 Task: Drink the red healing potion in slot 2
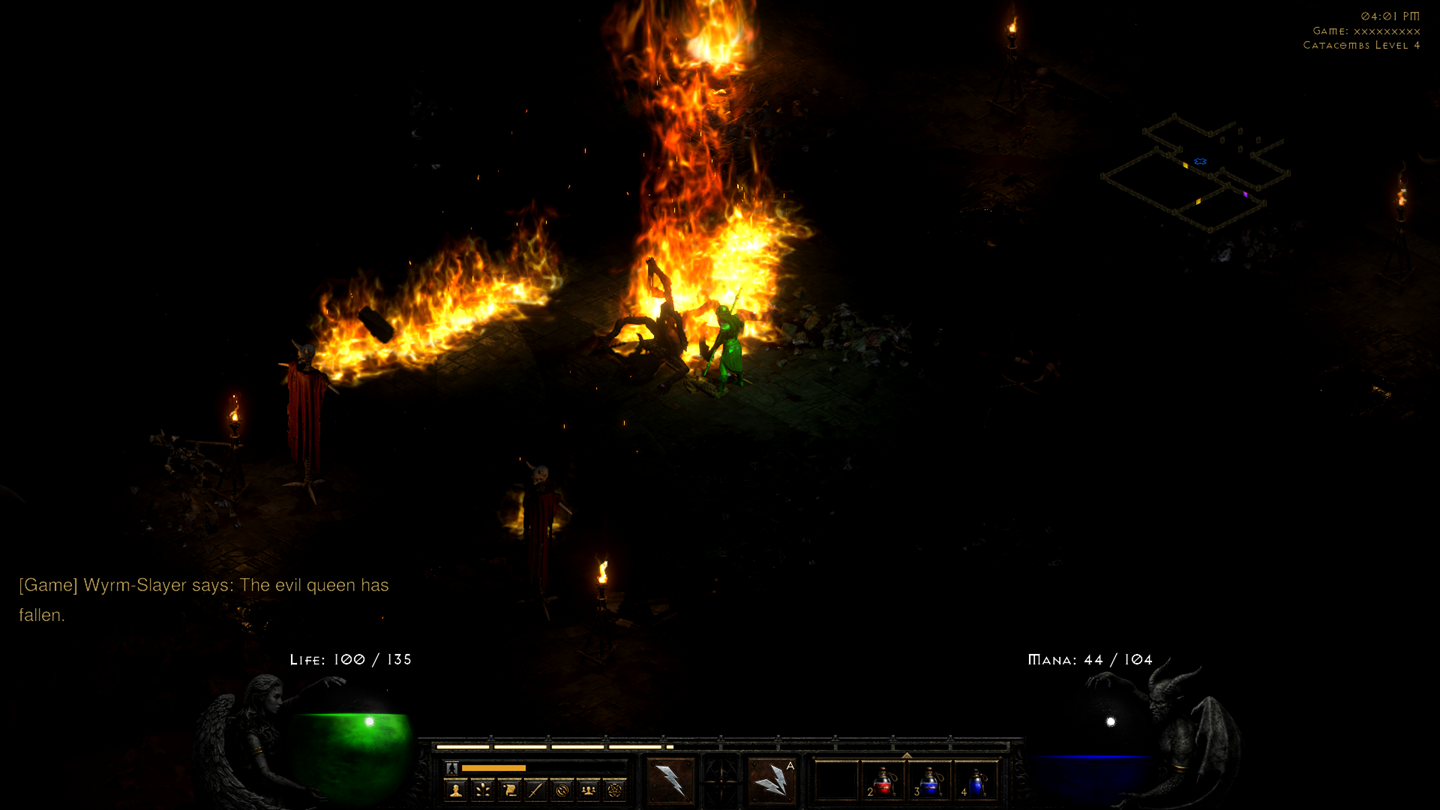[x=885, y=784]
